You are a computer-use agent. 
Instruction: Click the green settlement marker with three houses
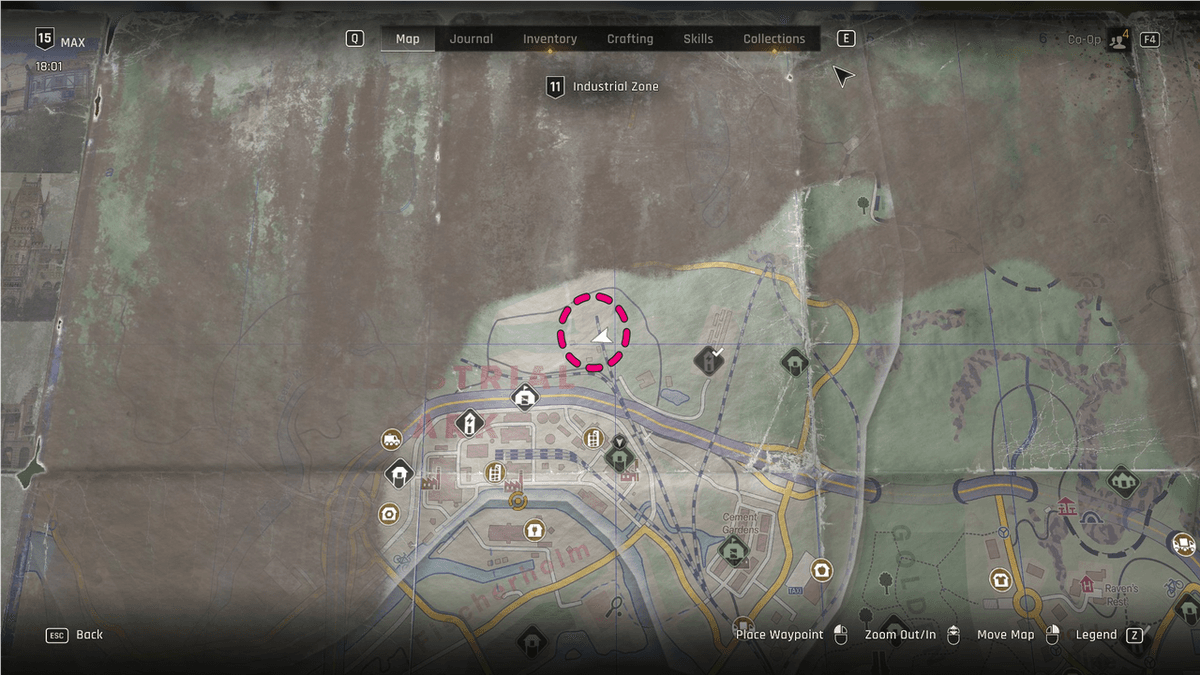click(1124, 481)
